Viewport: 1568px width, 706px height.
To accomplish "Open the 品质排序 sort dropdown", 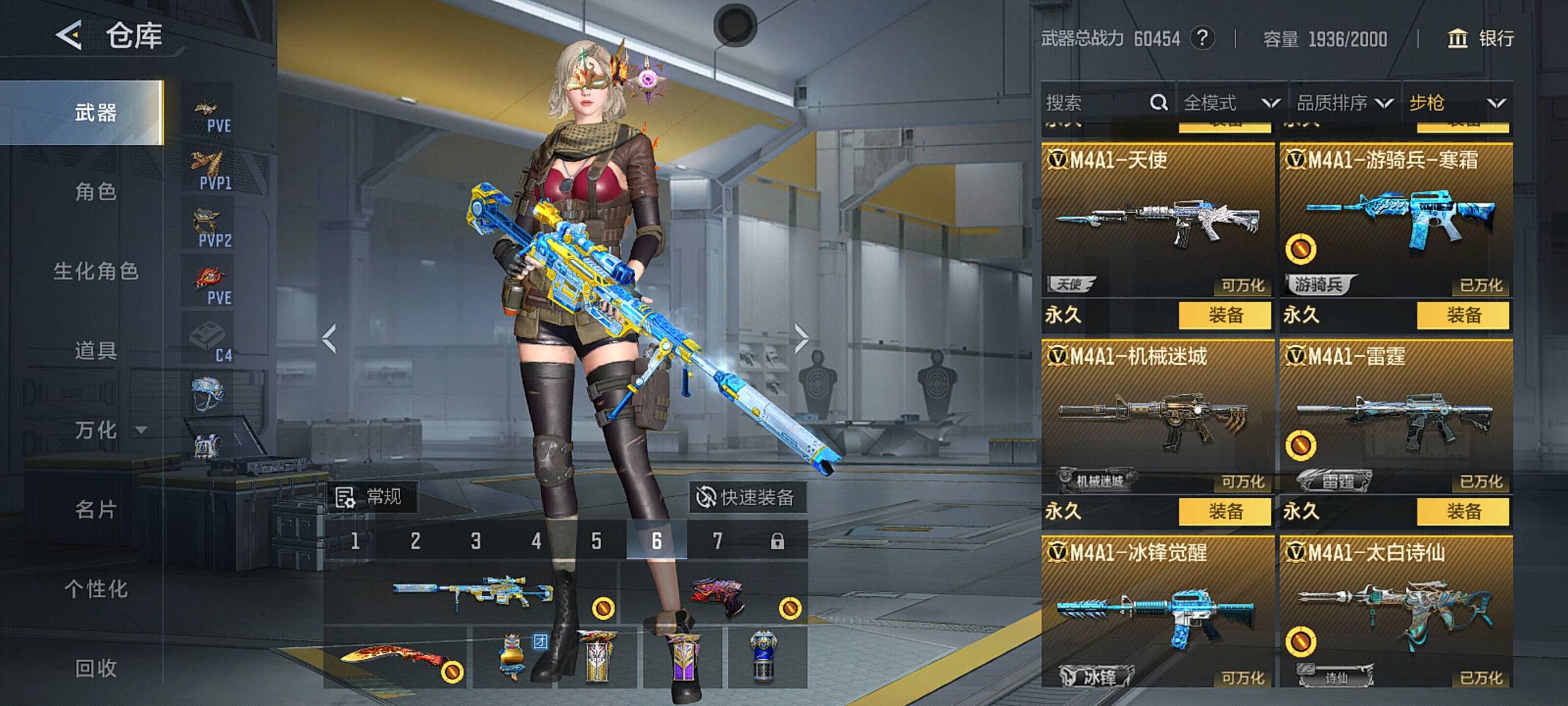I will pyautogui.click(x=1345, y=103).
